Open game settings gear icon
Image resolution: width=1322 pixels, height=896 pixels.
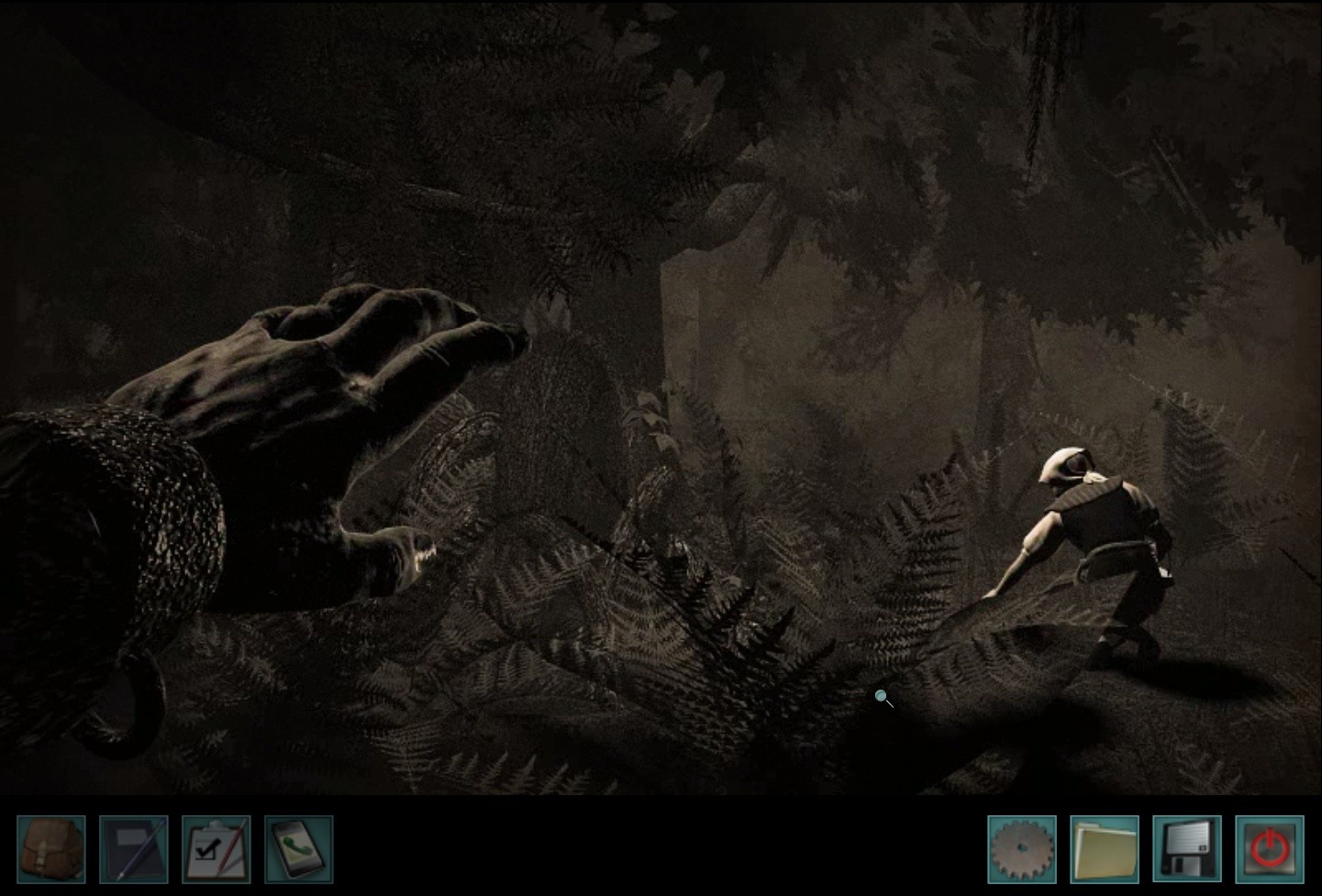1022,849
